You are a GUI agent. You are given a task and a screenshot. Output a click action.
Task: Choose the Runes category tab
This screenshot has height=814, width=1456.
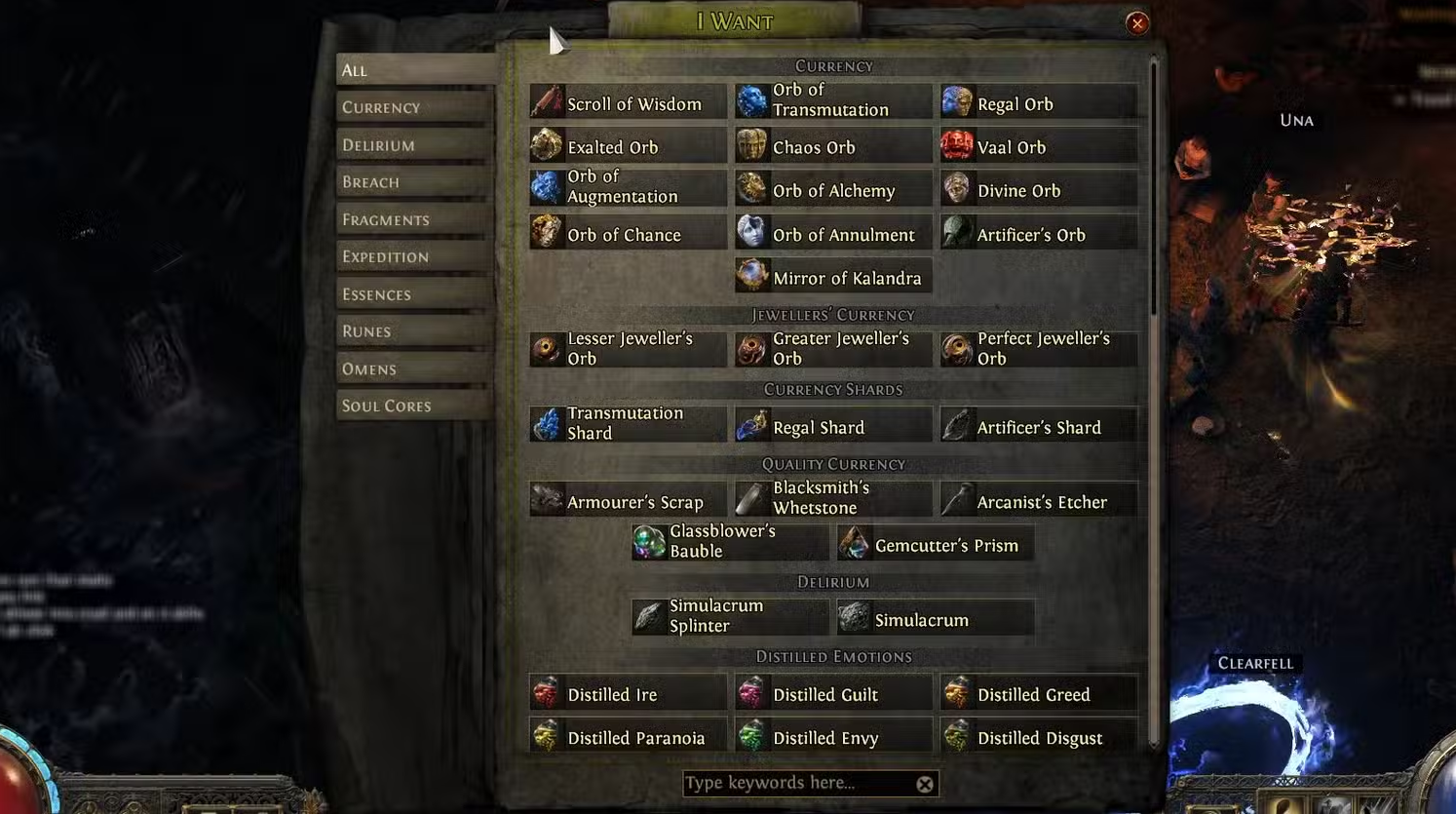pos(413,331)
